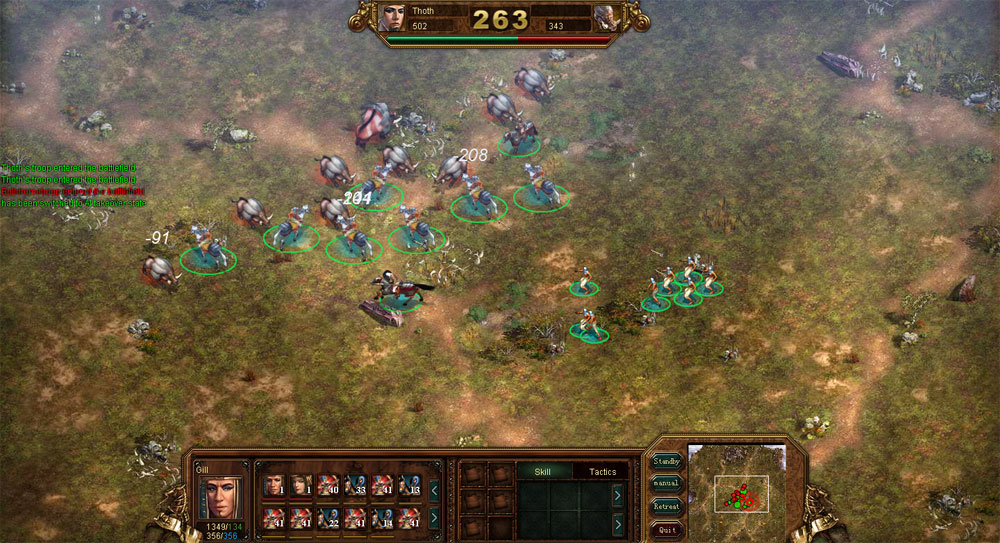The image size is (1000, 543).
Task: Click the upper arrow beside the unit slots
Action: point(434,490)
